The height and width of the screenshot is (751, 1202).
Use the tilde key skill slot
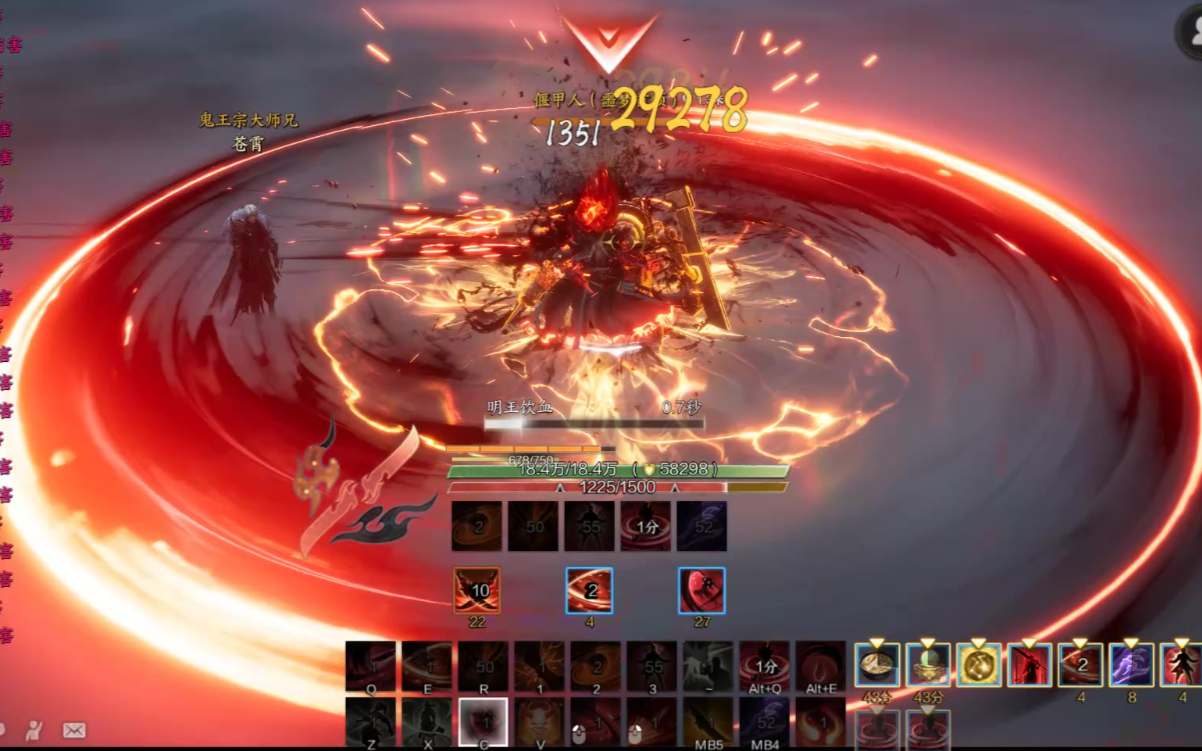click(x=708, y=665)
